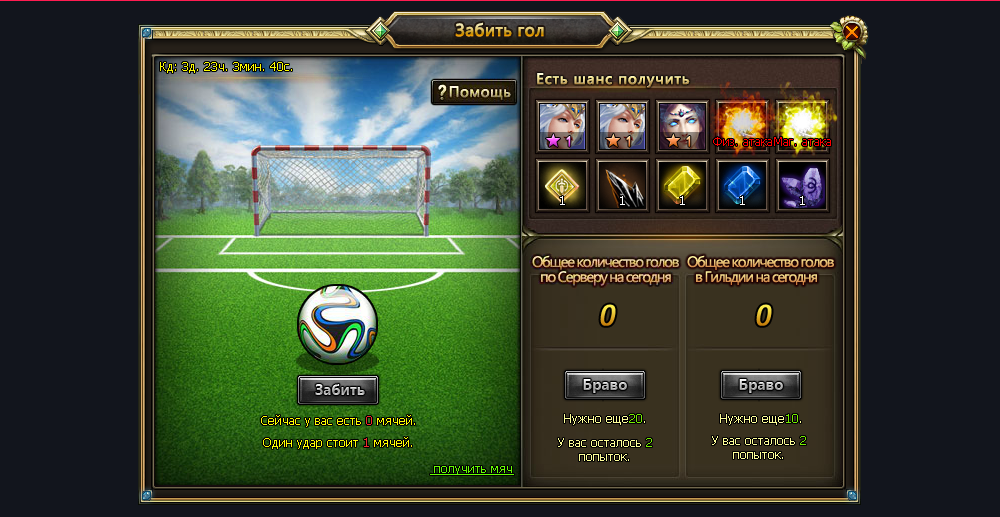Screen dimensions: 1000x517
Task: Select the dark-haired heroine with glowing eyes
Action: click(682, 126)
